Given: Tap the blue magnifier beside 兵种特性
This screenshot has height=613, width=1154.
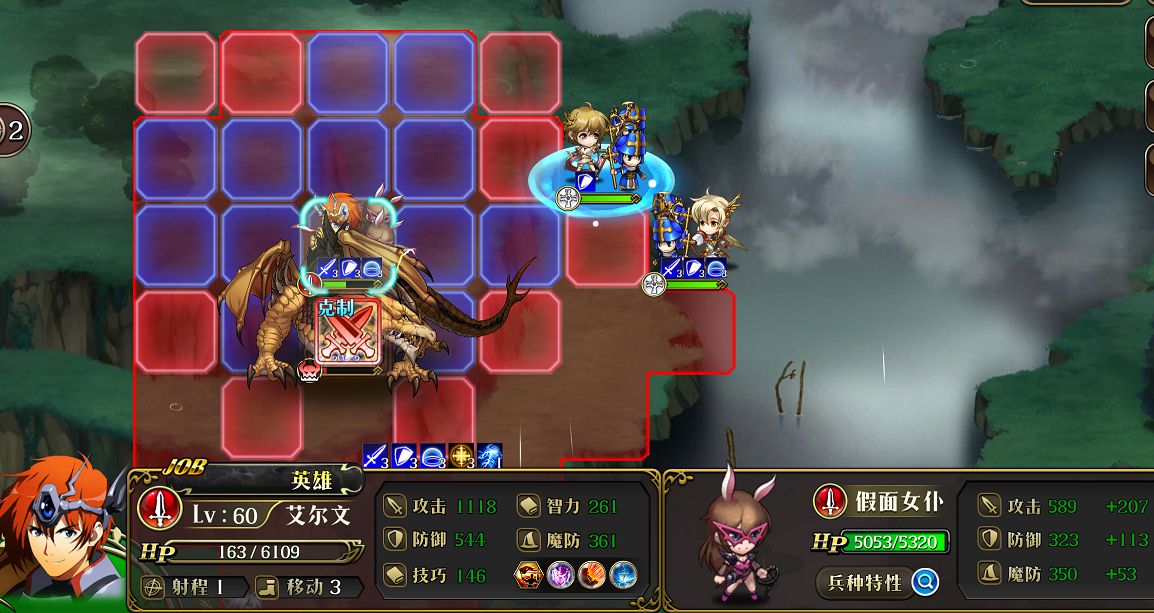Looking at the screenshot, I should click(x=925, y=582).
